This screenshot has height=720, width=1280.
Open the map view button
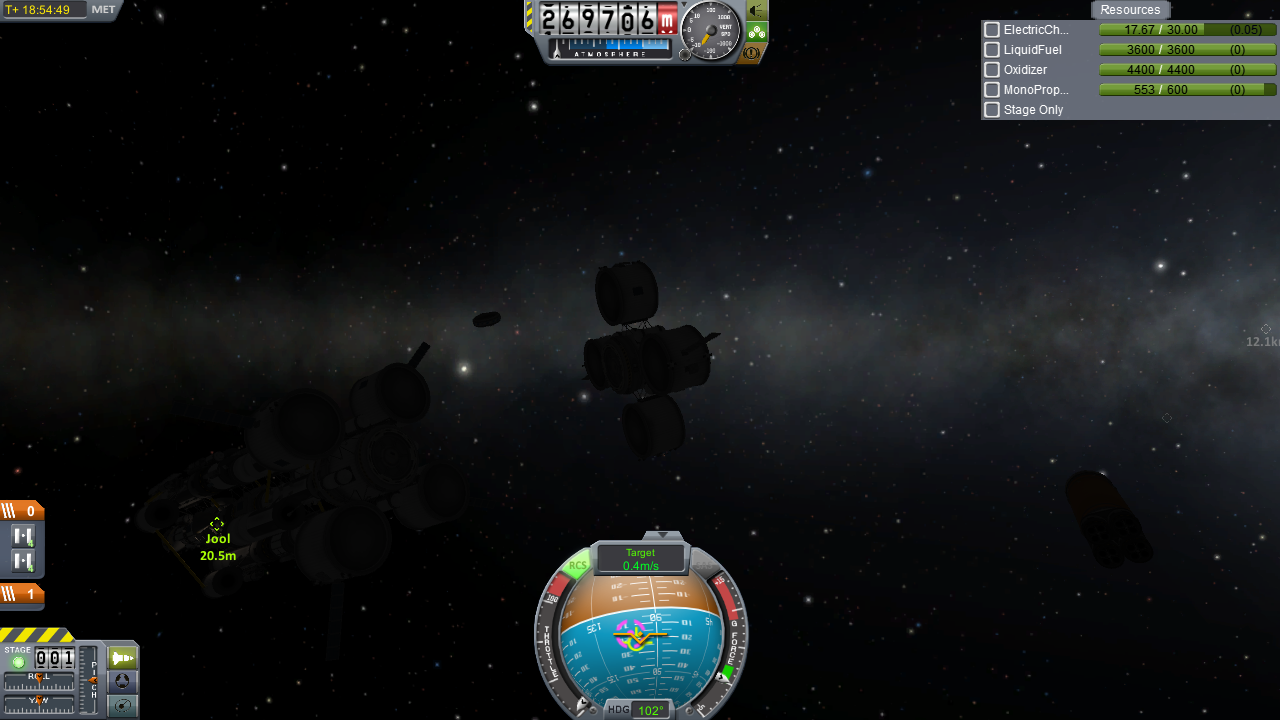122,705
